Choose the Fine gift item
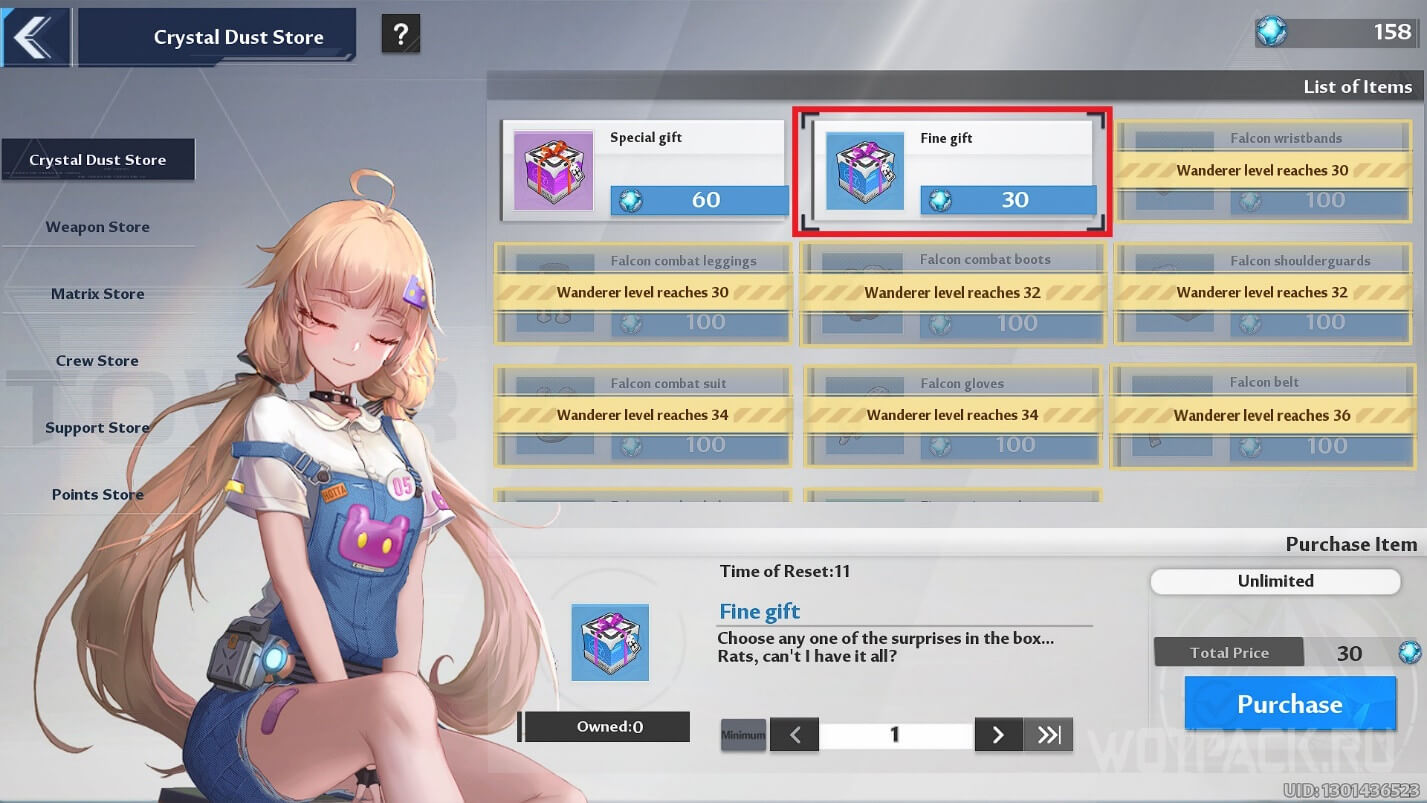This screenshot has height=803, width=1427. tap(953, 172)
